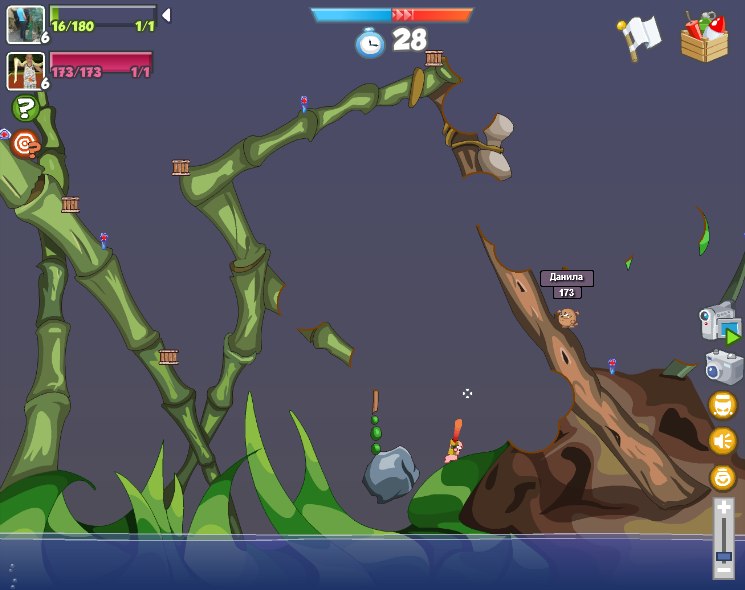Viewport: 745px width, 590px height.
Task: Open the green question mark help
Action: click(25, 108)
